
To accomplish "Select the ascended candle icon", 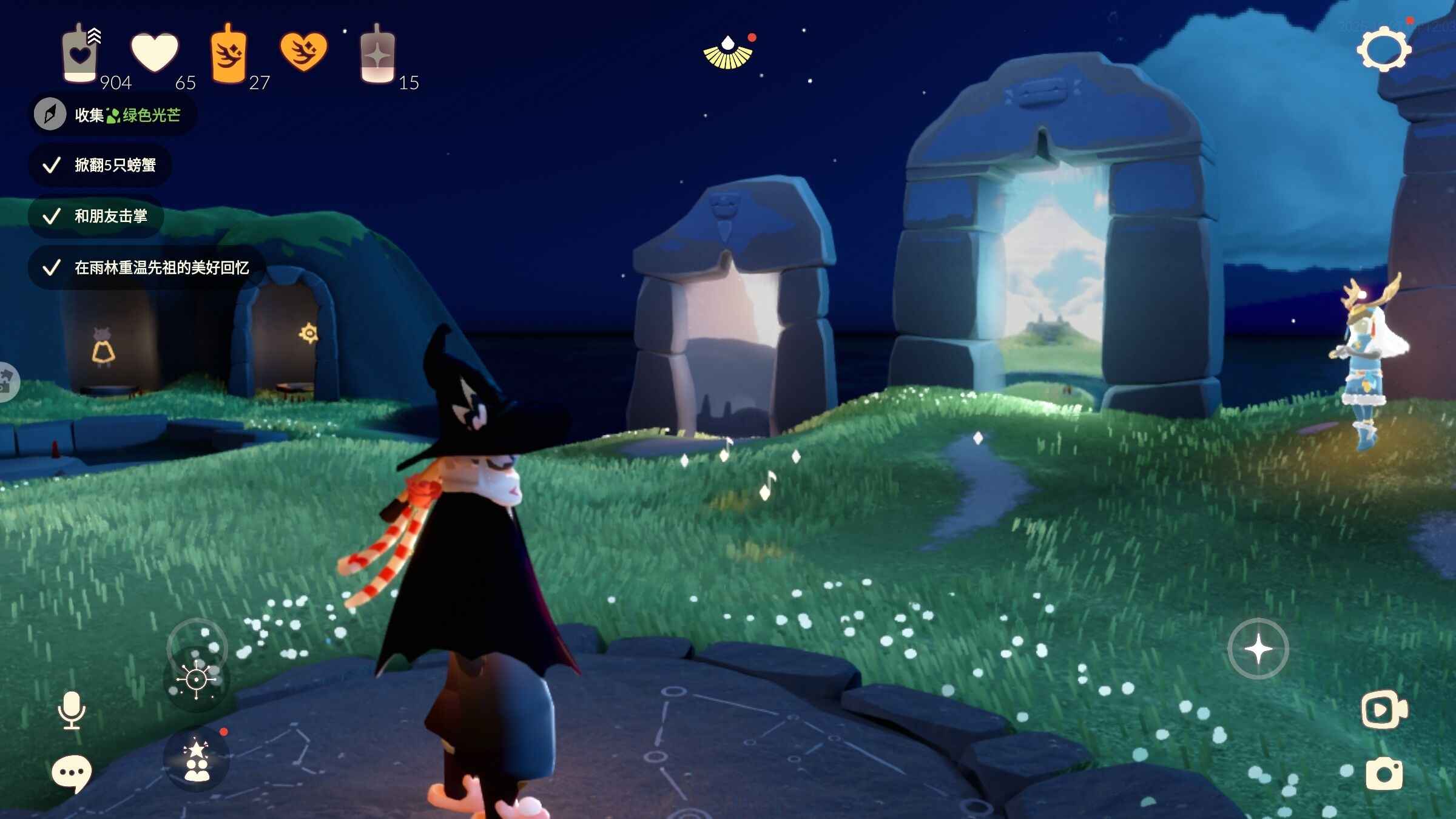I will [377, 56].
